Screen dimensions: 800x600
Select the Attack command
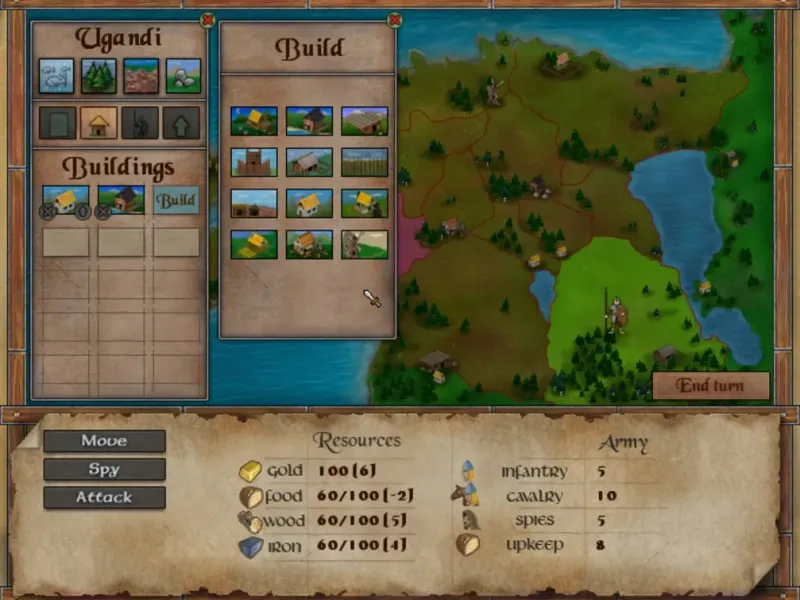pyautogui.click(x=104, y=497)
